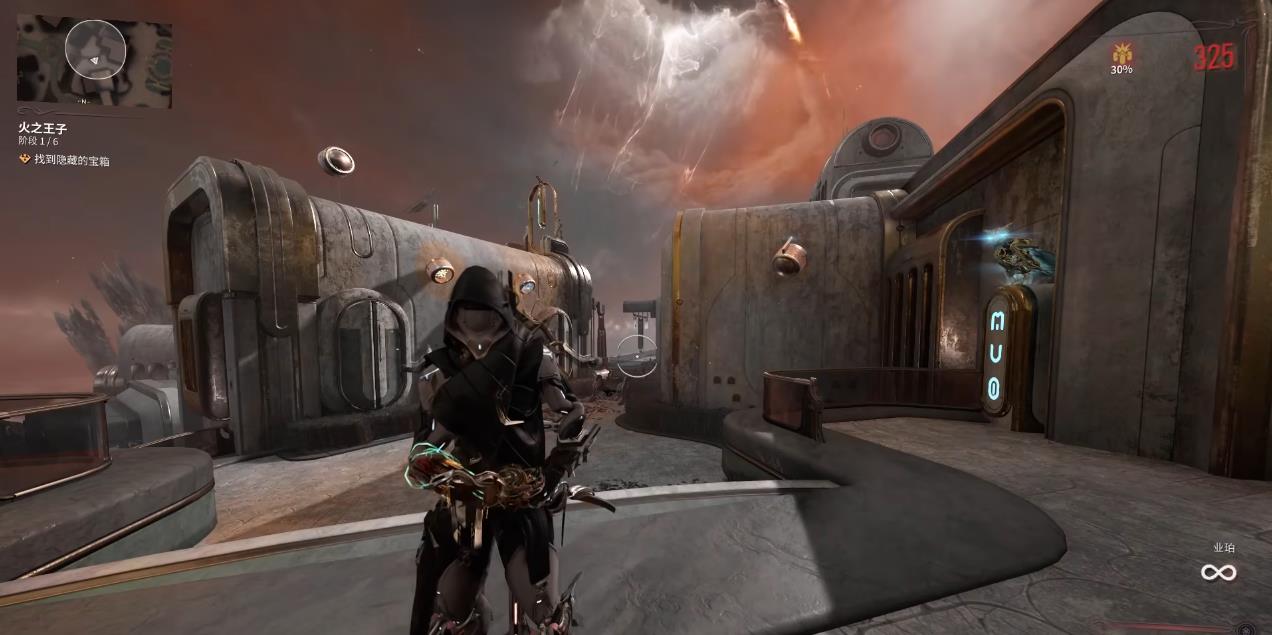Click the 30% buff icon

[x=1121, y=52]
